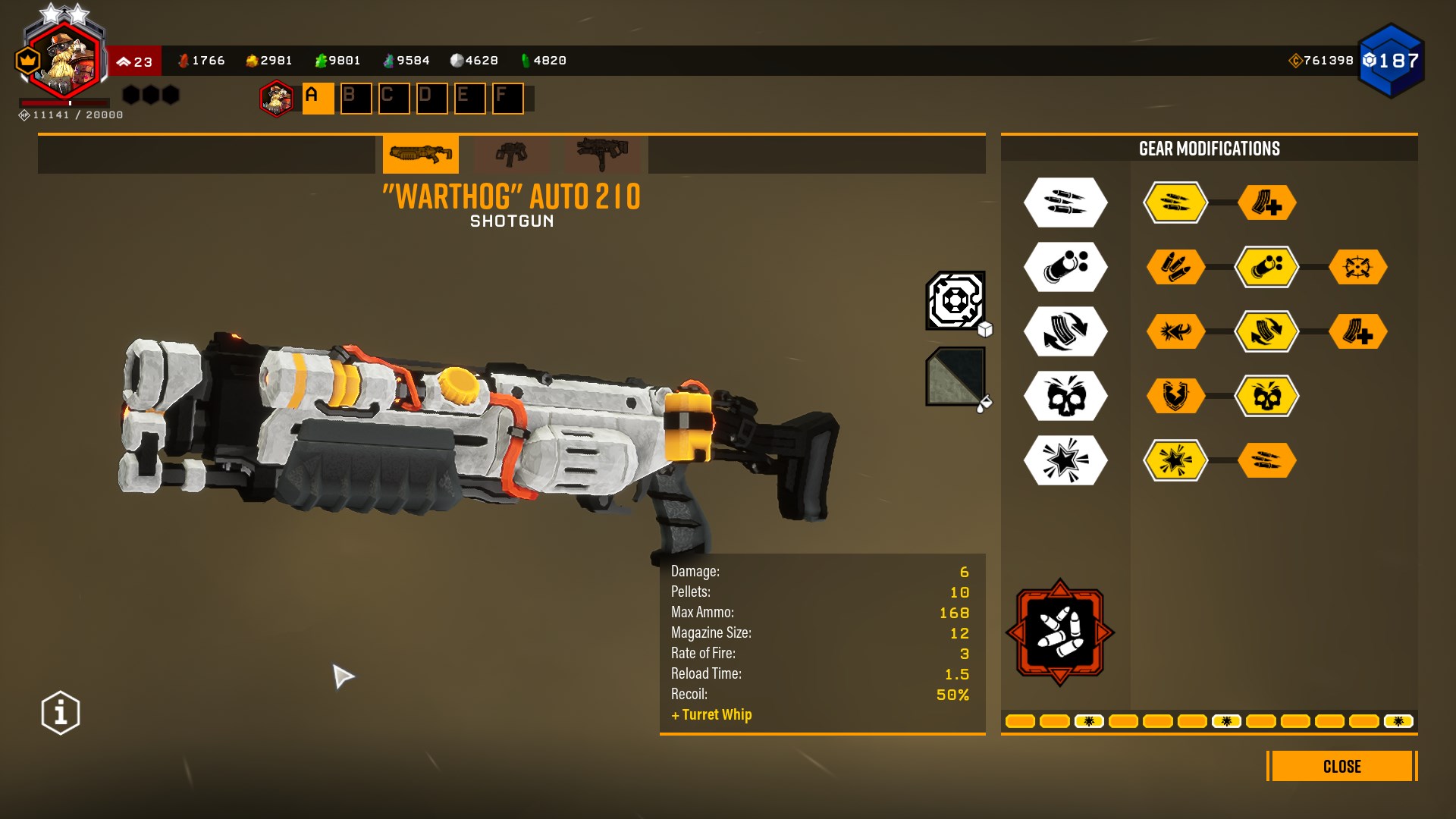Image resolution: width=1456 pixels, height=819 pixels.
Task: Select loadout slot A
Action: tap(318, 99)
